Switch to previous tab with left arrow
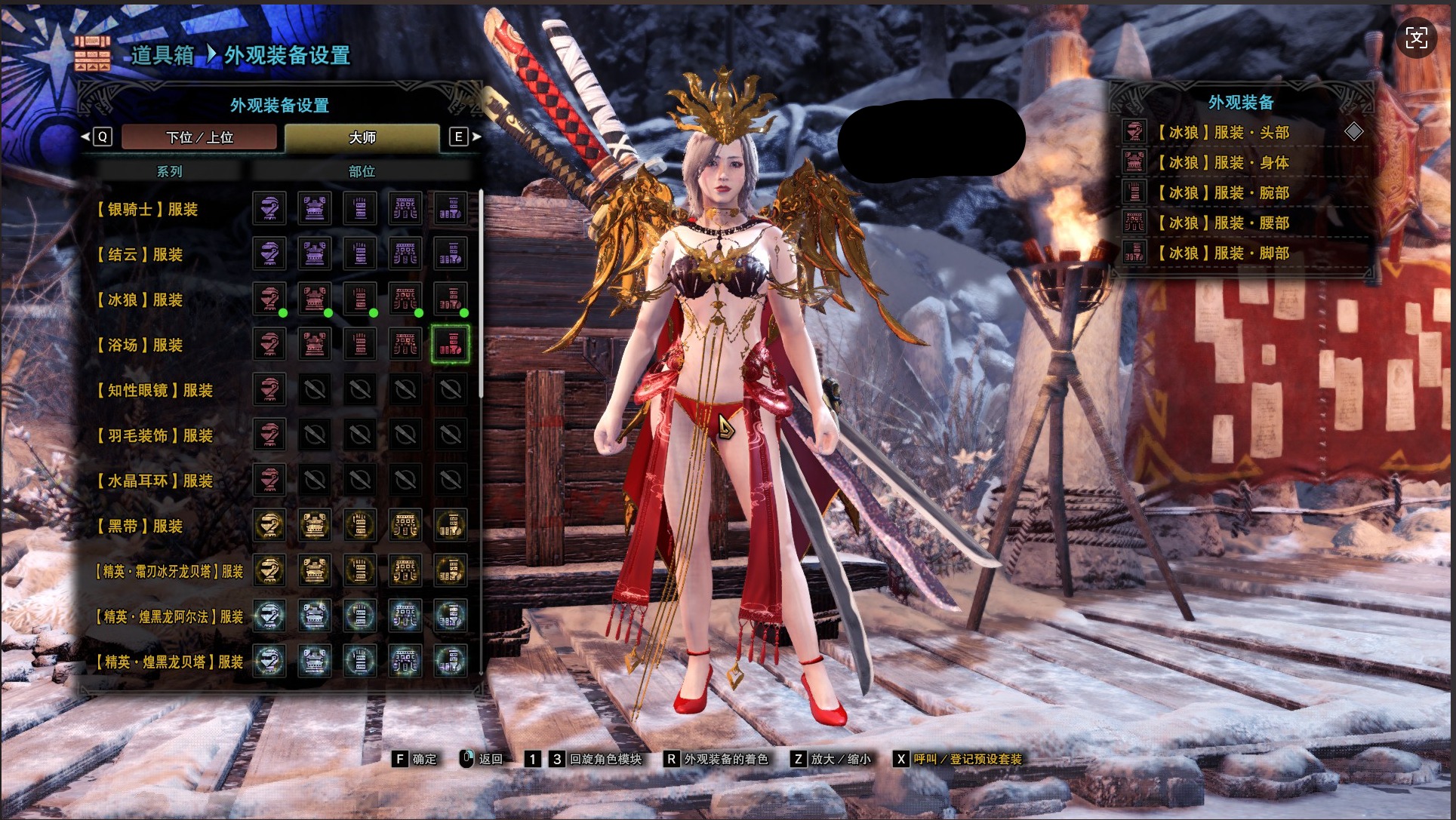The width and height of the screenshot is (1456, 820). tap(85, 137)
